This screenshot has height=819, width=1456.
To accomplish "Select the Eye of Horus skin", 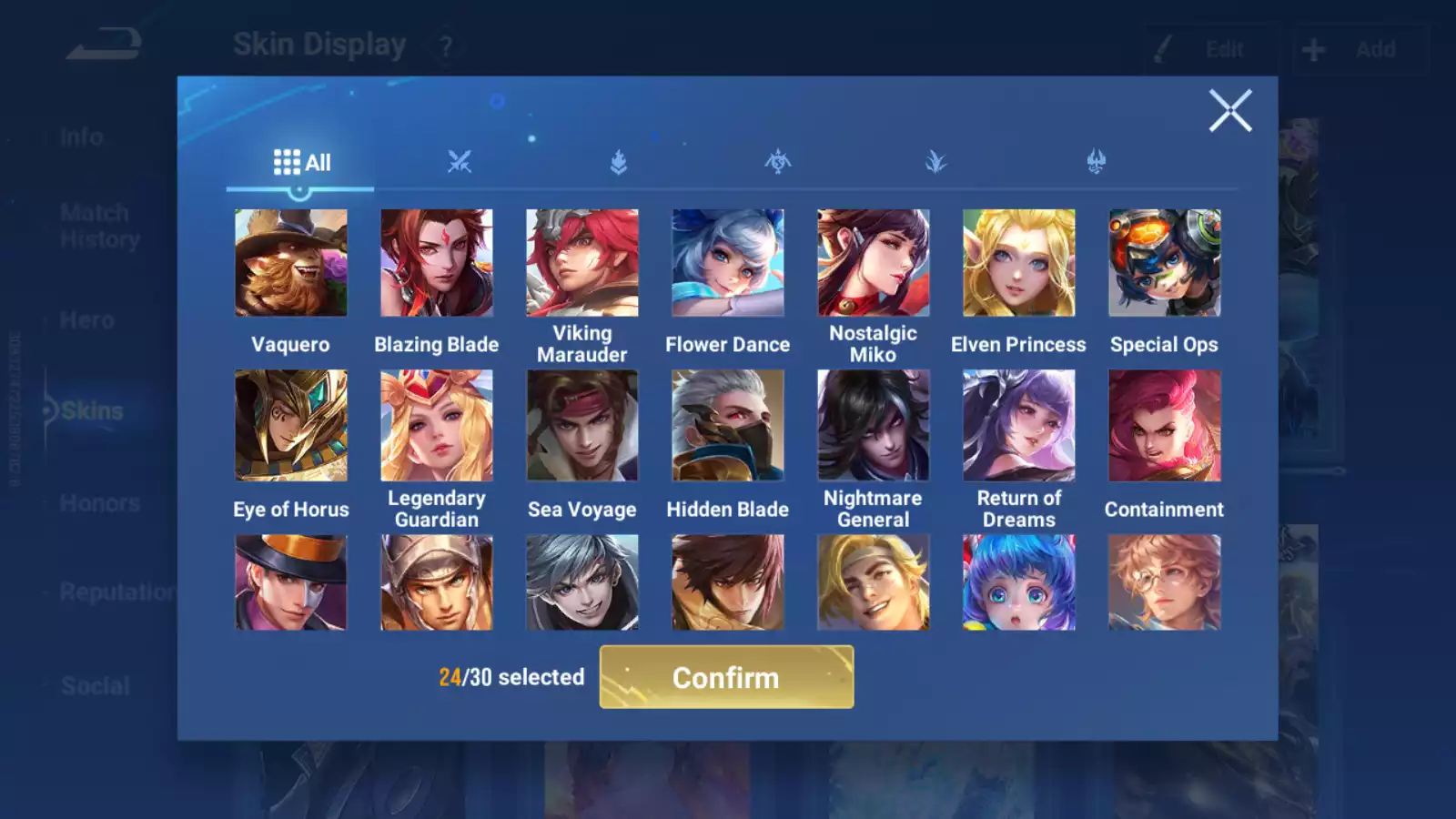I will [x=291, y=425].
